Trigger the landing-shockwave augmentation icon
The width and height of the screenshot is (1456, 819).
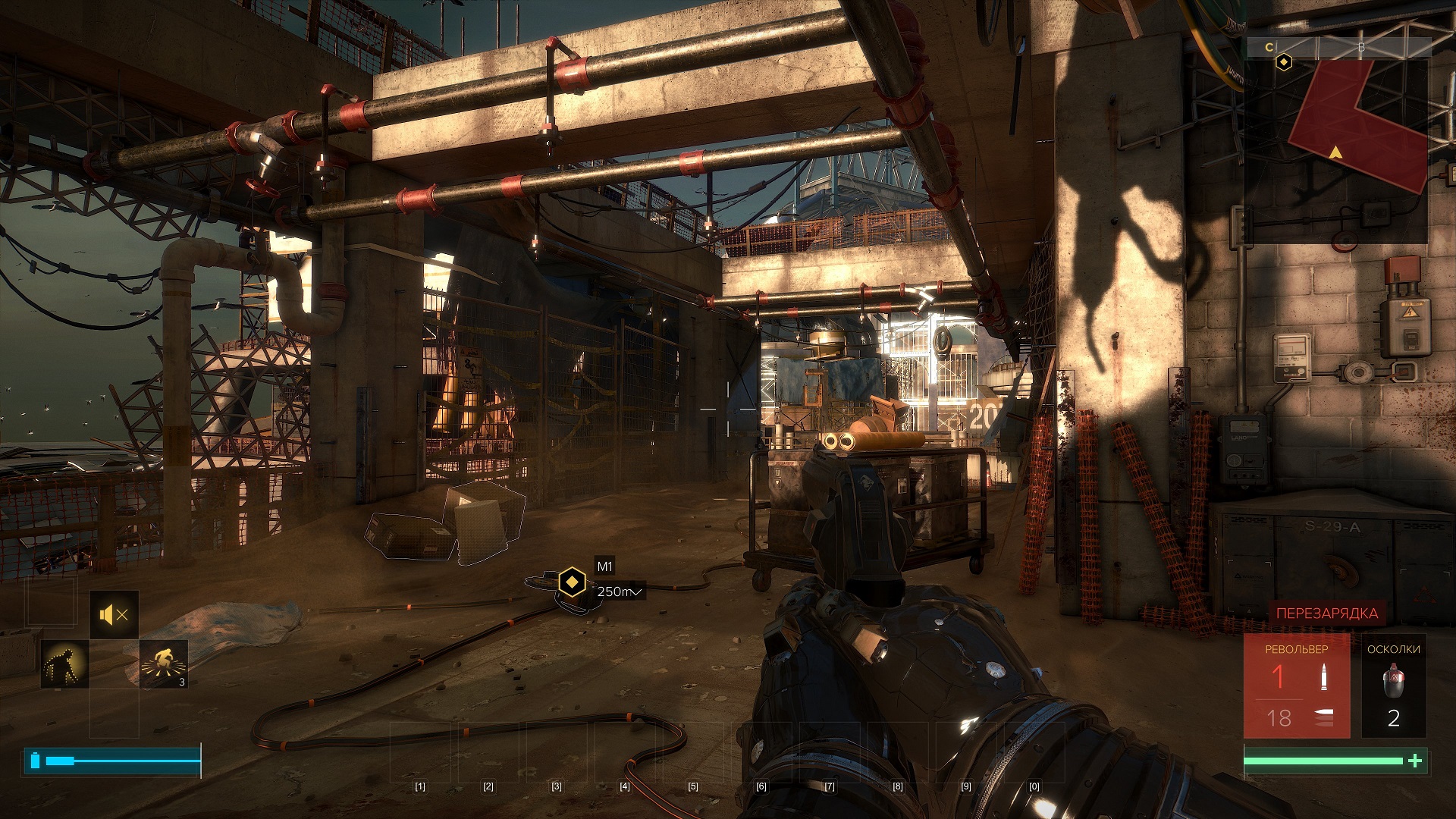pos(164,664)
